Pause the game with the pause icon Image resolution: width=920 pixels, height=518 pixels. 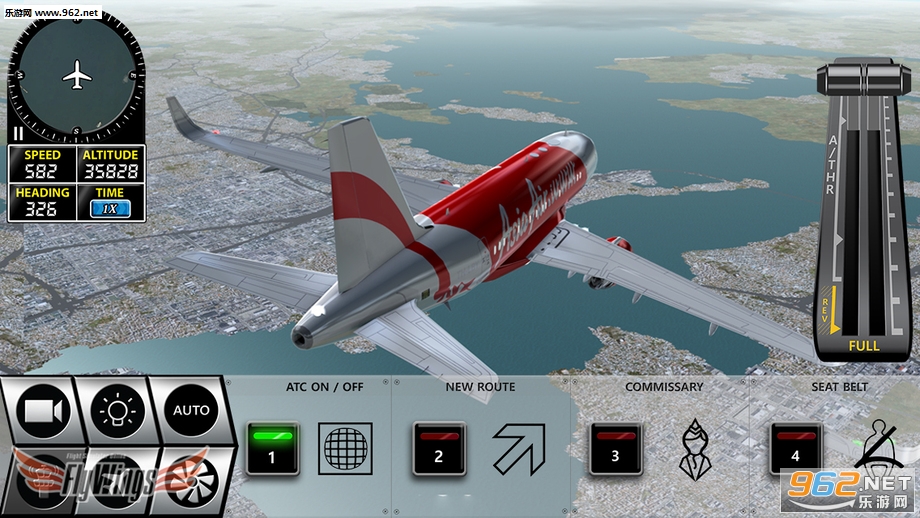click(x=18, y=133)
